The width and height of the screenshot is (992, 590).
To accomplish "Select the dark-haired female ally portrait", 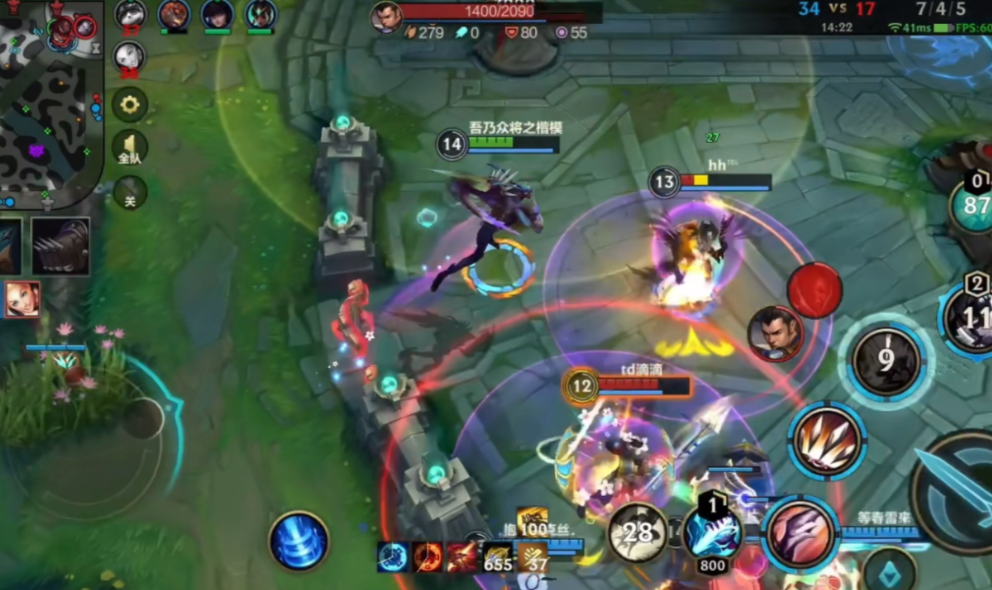I will [x=217, y=15].
